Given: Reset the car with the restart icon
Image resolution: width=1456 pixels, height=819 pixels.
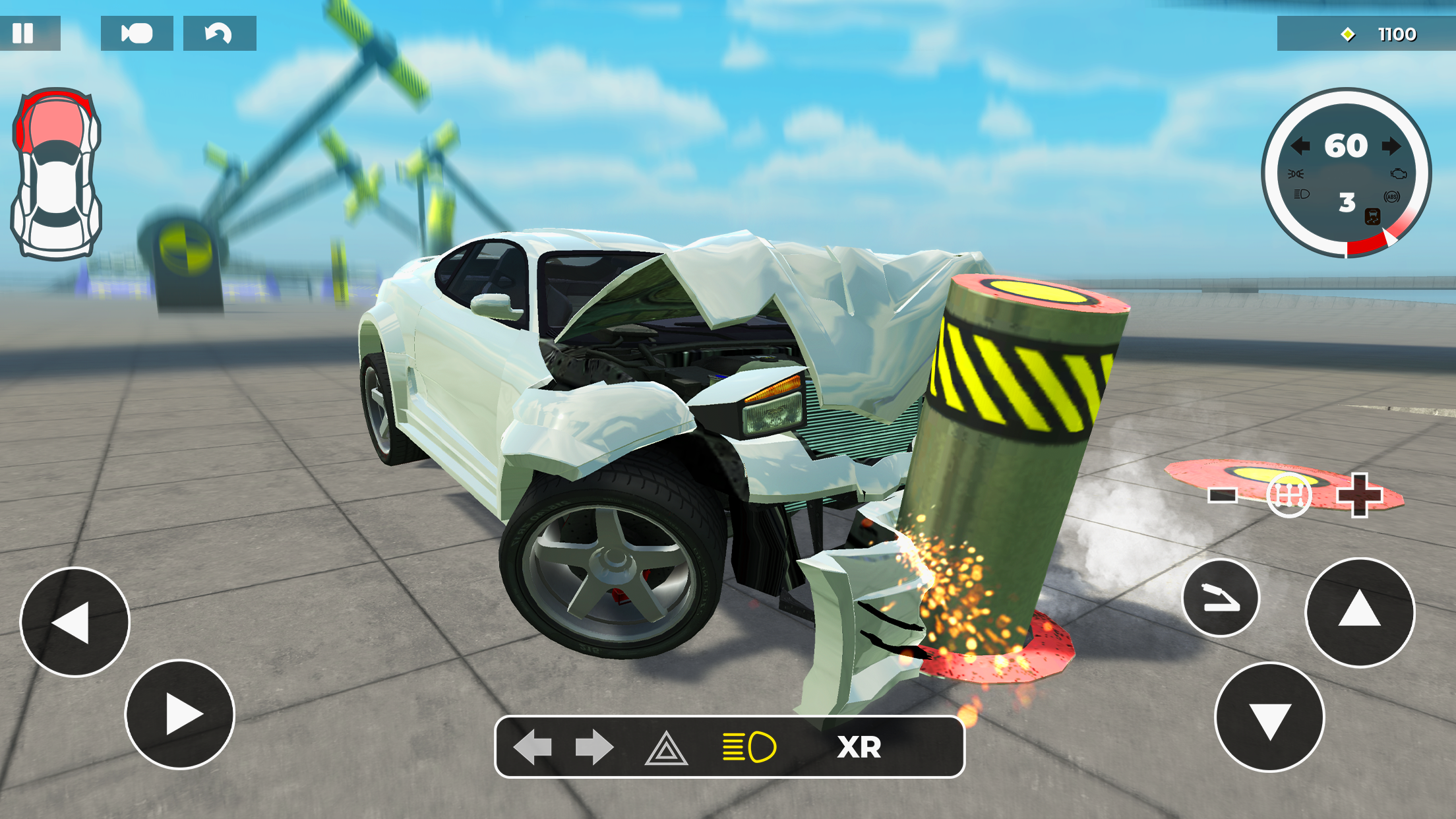Looking at the screenshot, I should point(218,34).
